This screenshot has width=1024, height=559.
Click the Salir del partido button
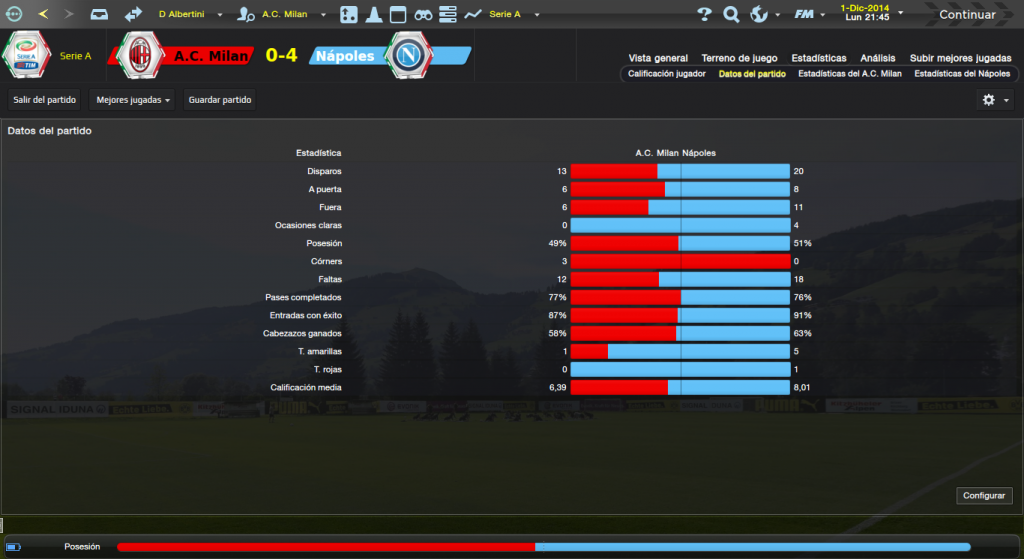pos(45,100)
